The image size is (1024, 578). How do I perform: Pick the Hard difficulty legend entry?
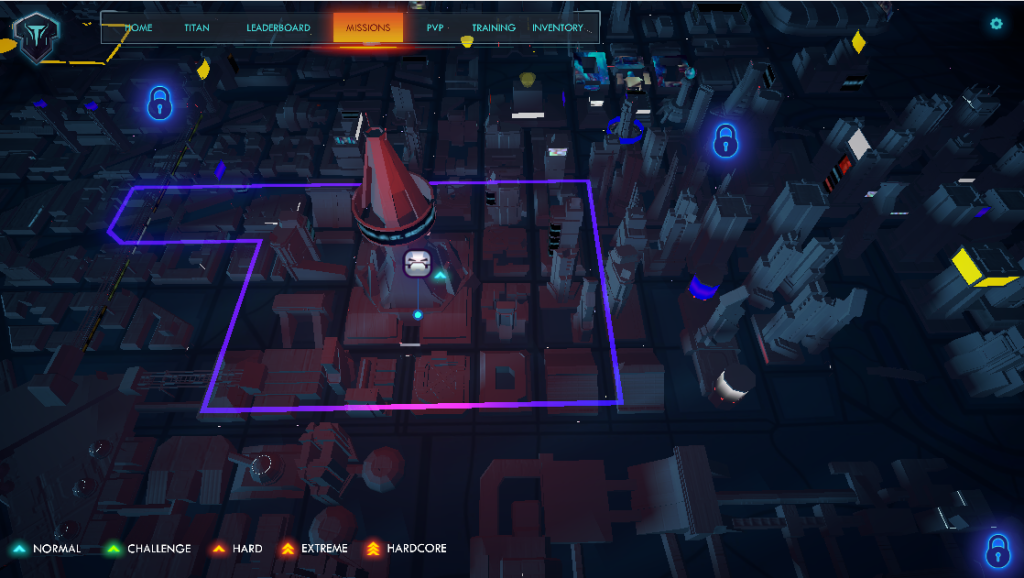(x=236, y=548)
